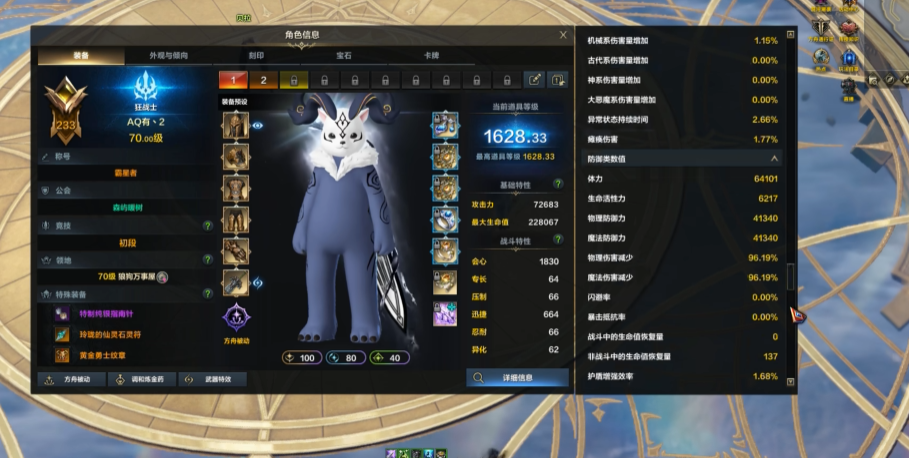
Task: Click the 方舟被动 emblem icon under equipment
Action: point(236,319)
